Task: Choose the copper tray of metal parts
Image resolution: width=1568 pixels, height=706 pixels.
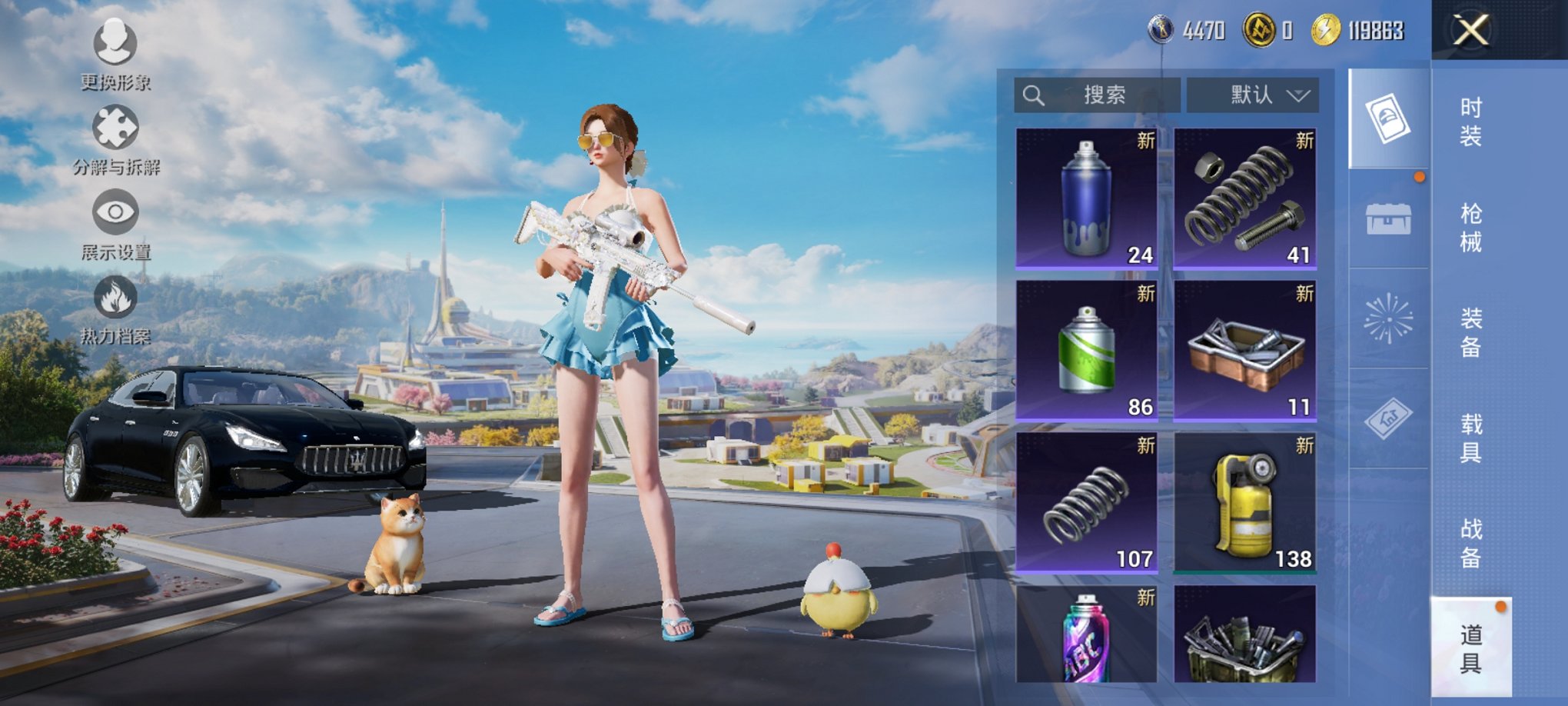Action: click(x=1245, y=350)
